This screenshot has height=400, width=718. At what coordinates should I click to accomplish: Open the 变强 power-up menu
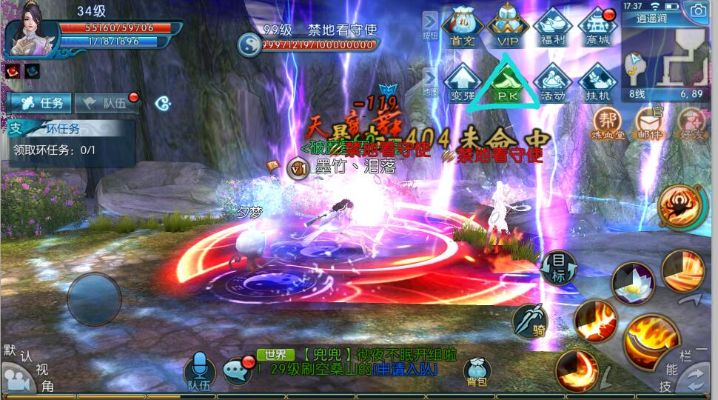[x=462, y=80]
